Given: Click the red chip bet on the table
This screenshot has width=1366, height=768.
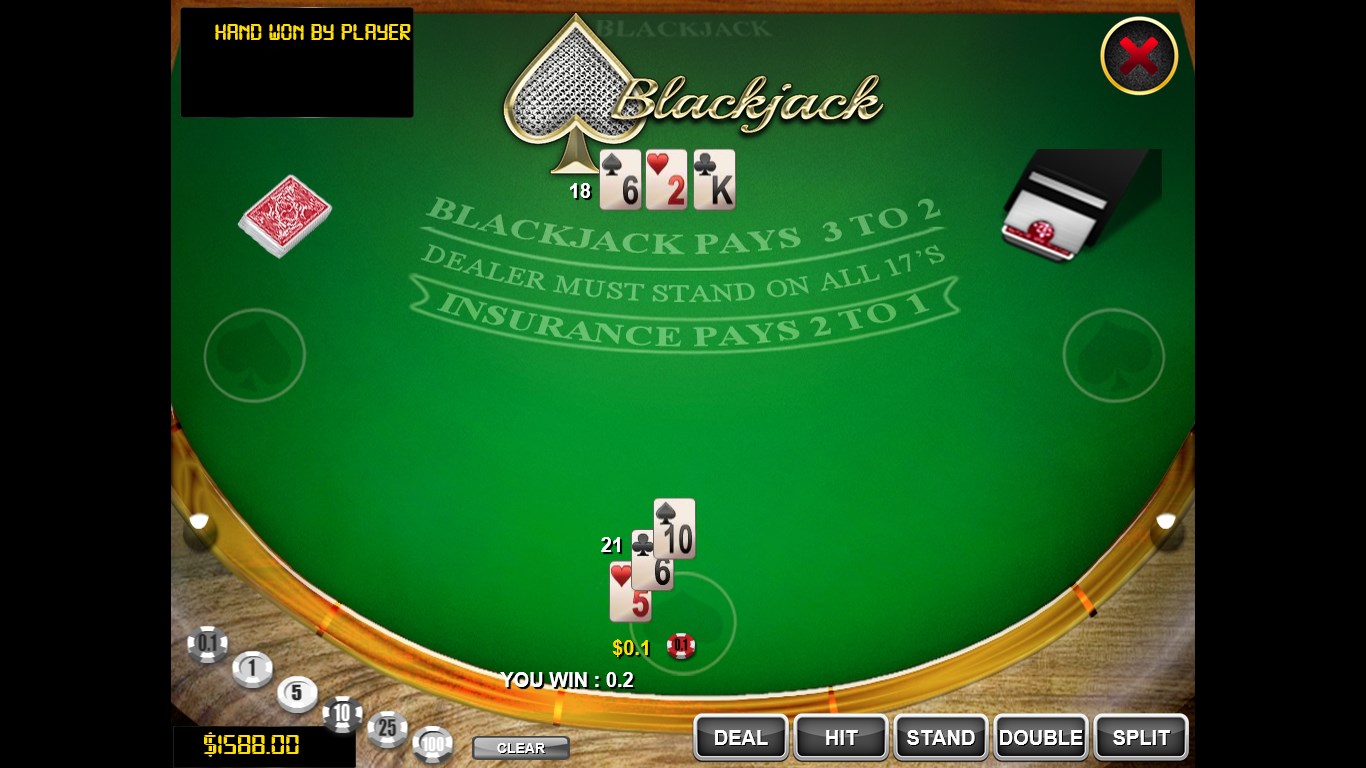Looking at the screenshot, I should pos(681,646).
